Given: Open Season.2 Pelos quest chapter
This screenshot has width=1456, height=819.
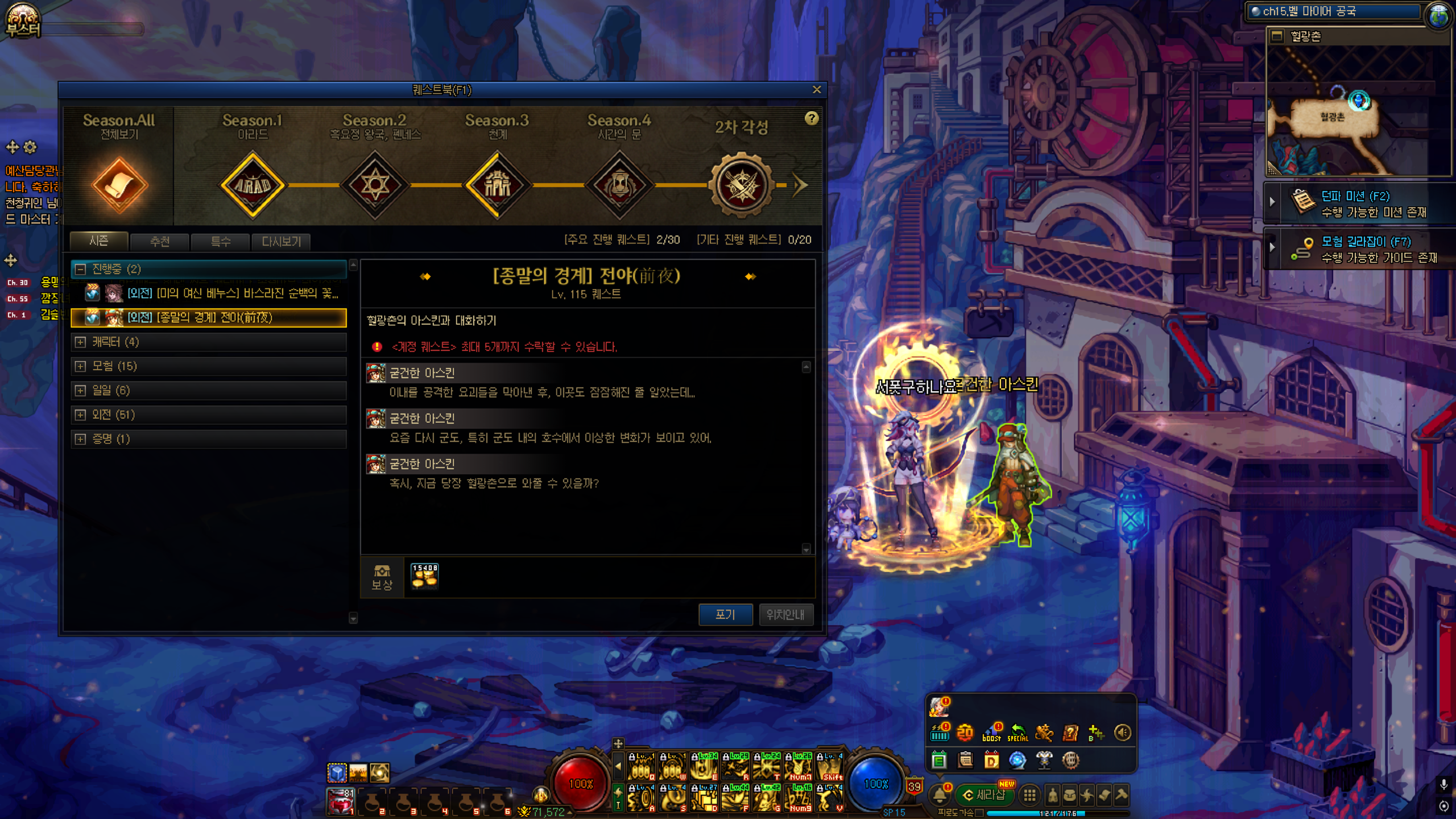Looking at the screenshot, I should (x=375, y=185).
